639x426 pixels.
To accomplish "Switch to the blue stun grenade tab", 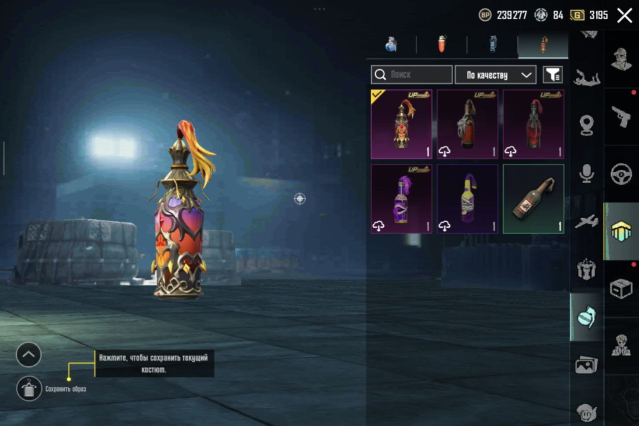I will [x=492, y=44].
